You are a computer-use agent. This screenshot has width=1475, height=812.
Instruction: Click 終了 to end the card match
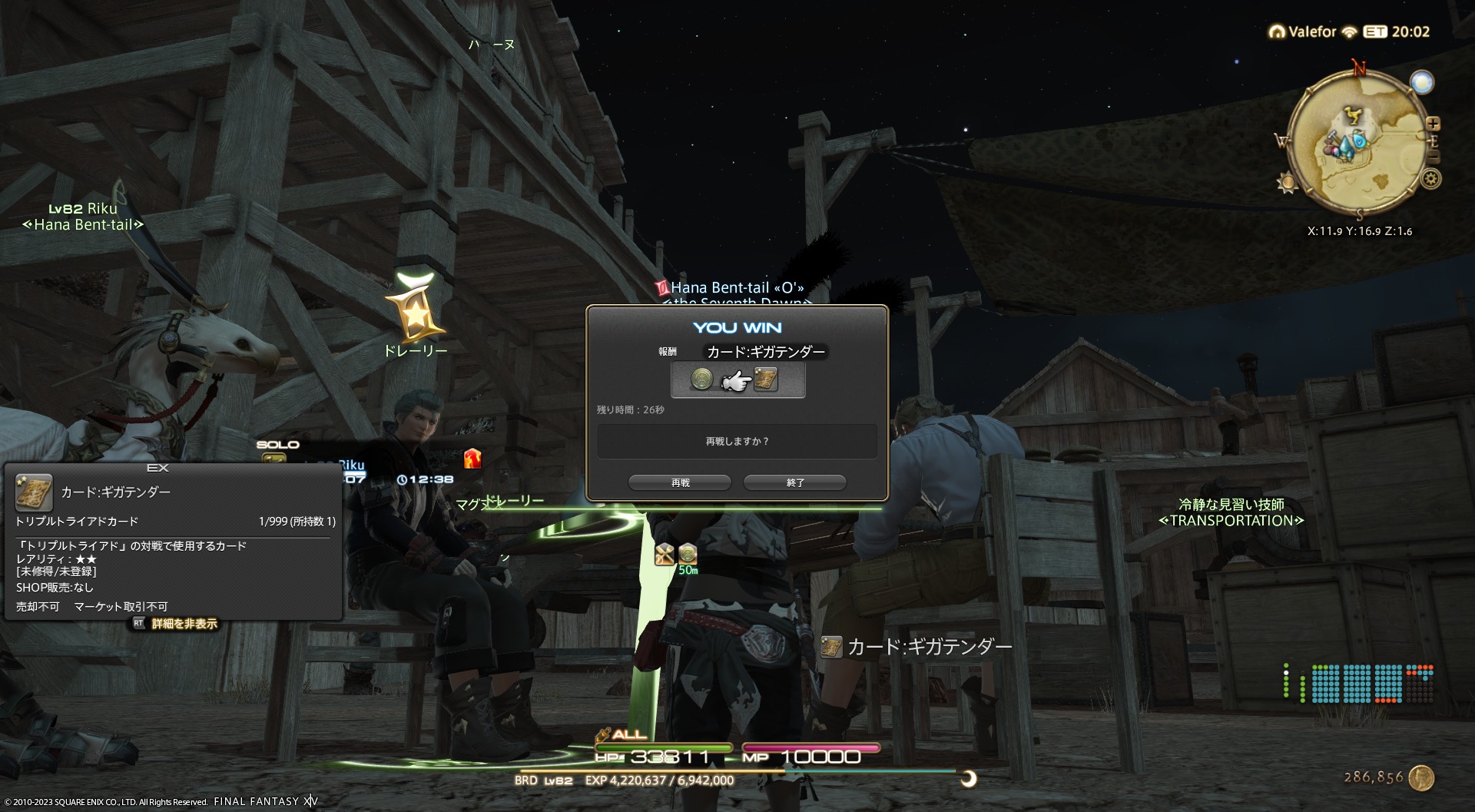[795, 482]
